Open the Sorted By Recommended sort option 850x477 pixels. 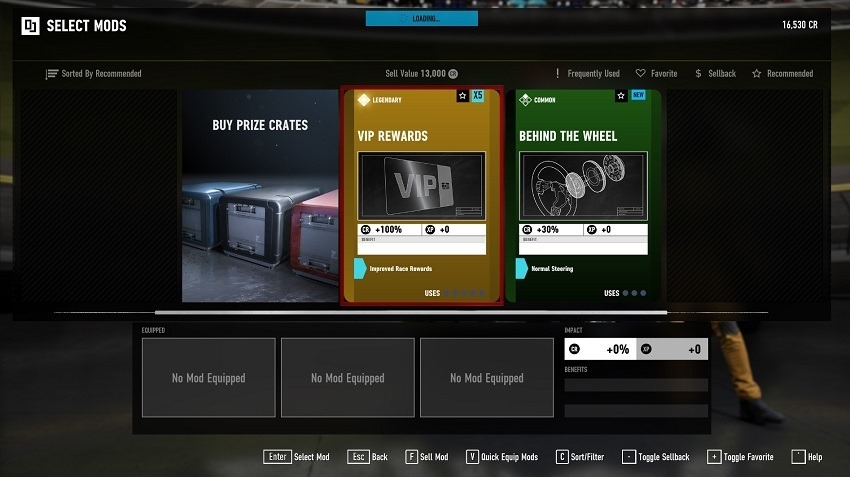pos(94,74)
